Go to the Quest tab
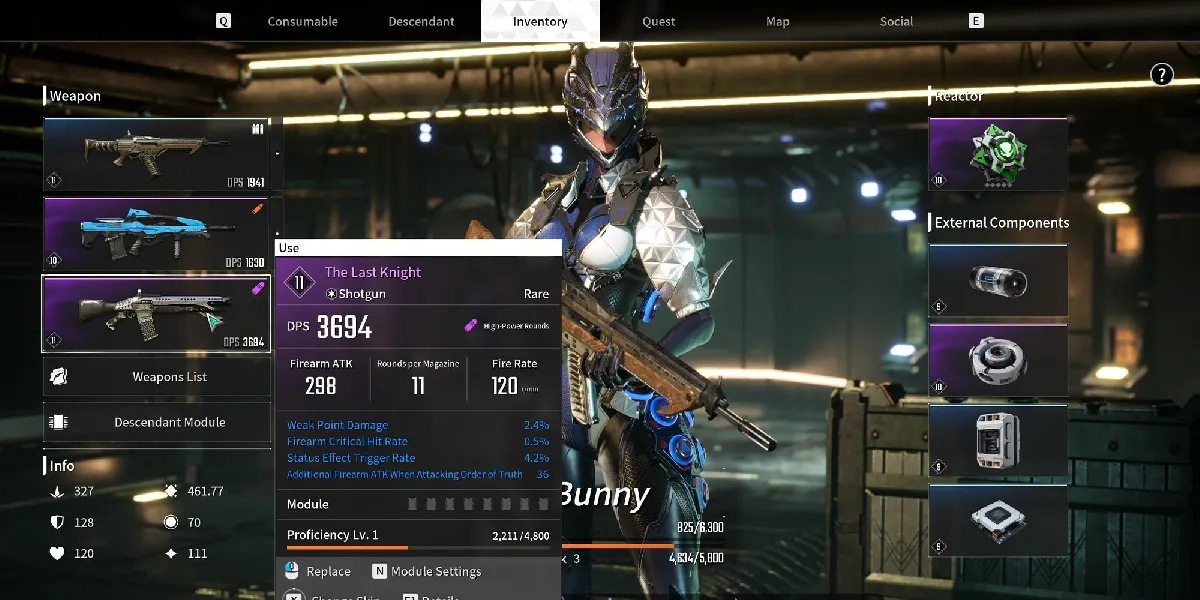The height and width of the screenshot is (600, 1200). [658, 21]
